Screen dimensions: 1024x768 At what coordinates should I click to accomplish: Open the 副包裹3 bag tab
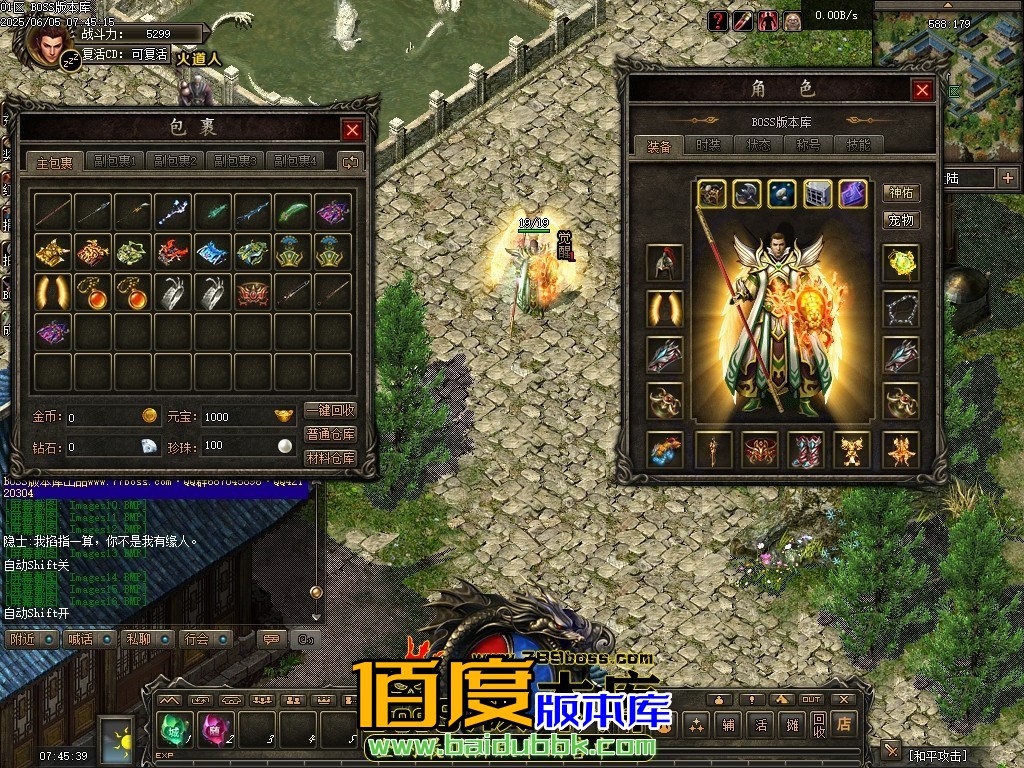[x=237, y=161]
